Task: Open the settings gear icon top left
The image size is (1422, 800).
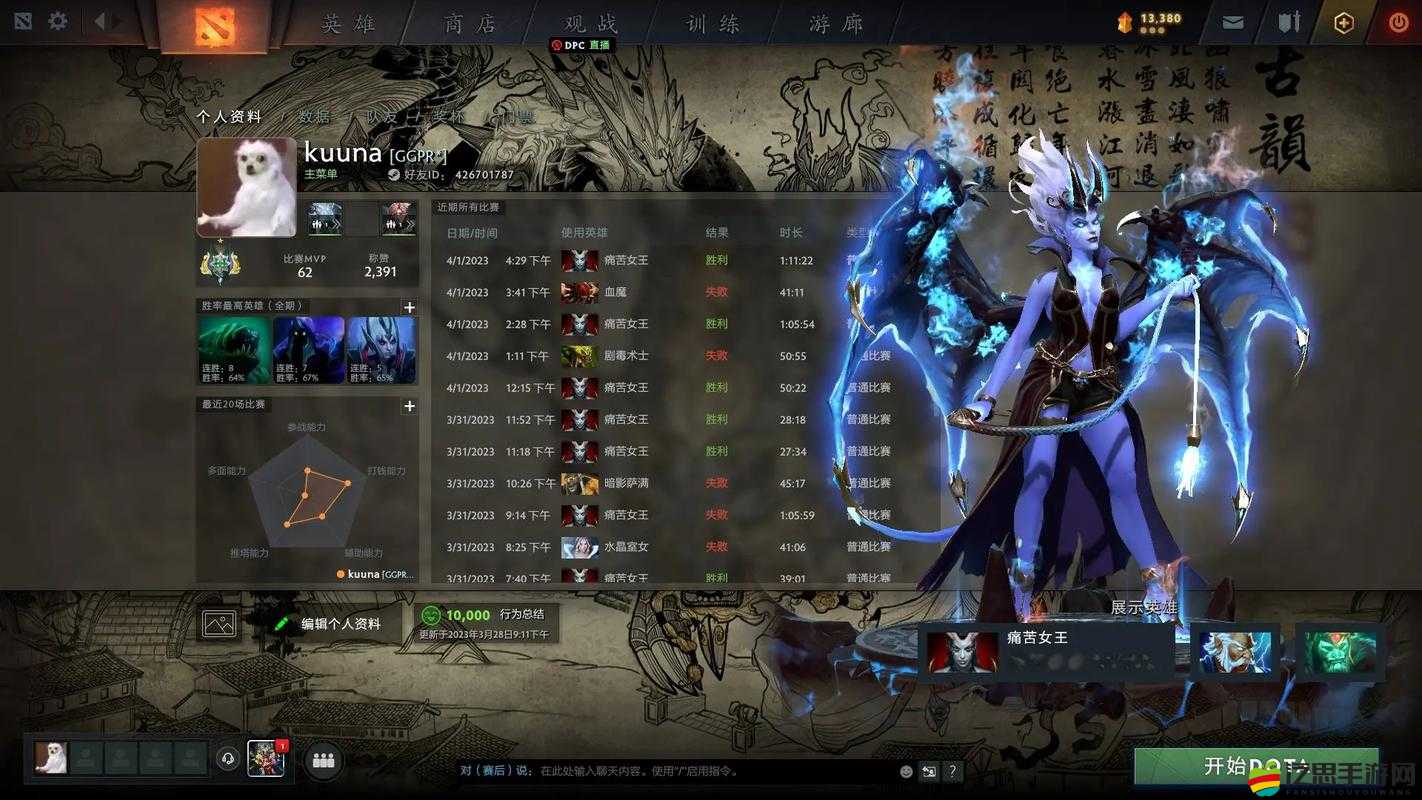Action: (x=58, y=18)
